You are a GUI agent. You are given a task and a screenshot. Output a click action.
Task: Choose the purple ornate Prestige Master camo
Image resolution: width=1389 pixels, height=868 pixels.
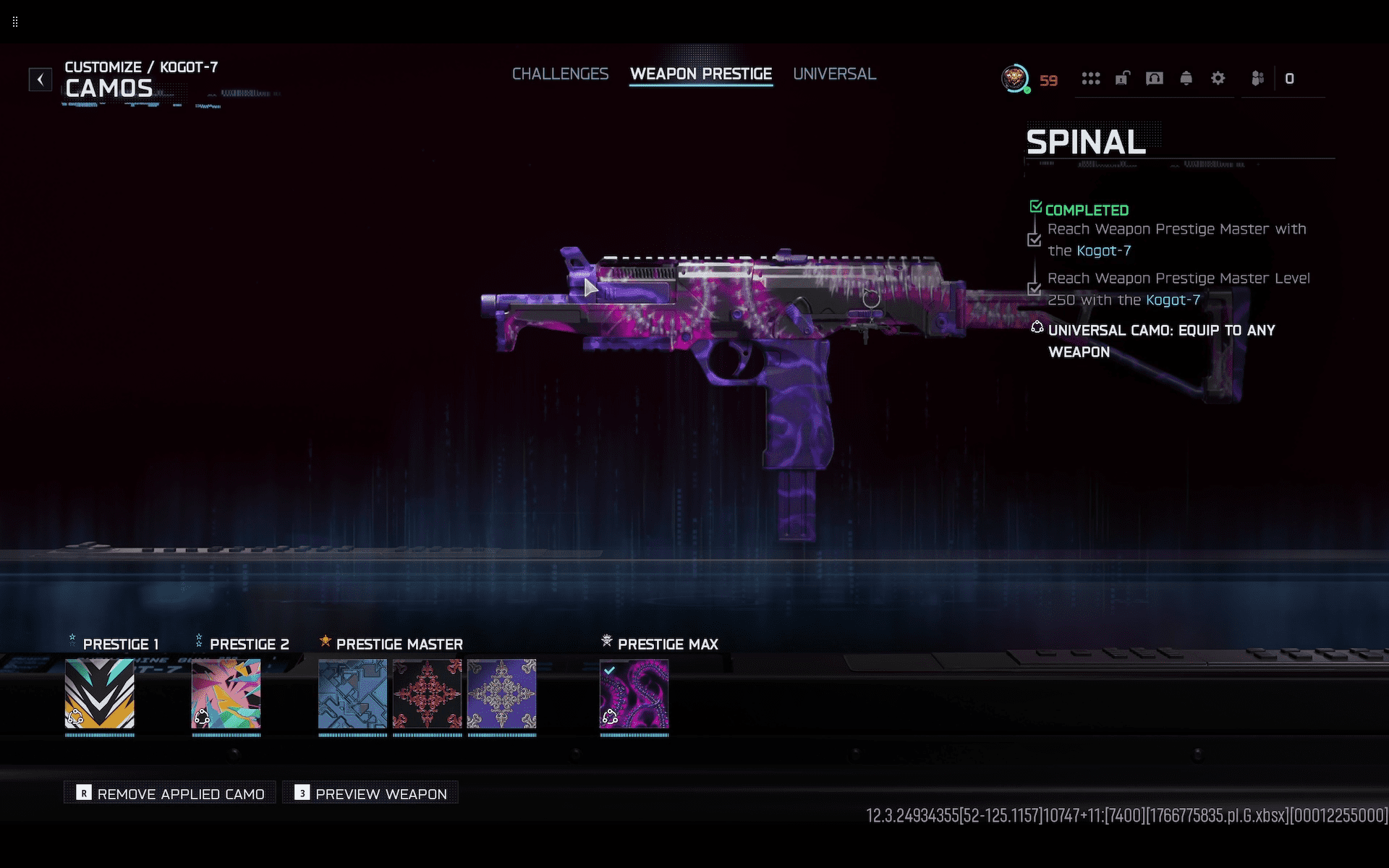[501, 694]
